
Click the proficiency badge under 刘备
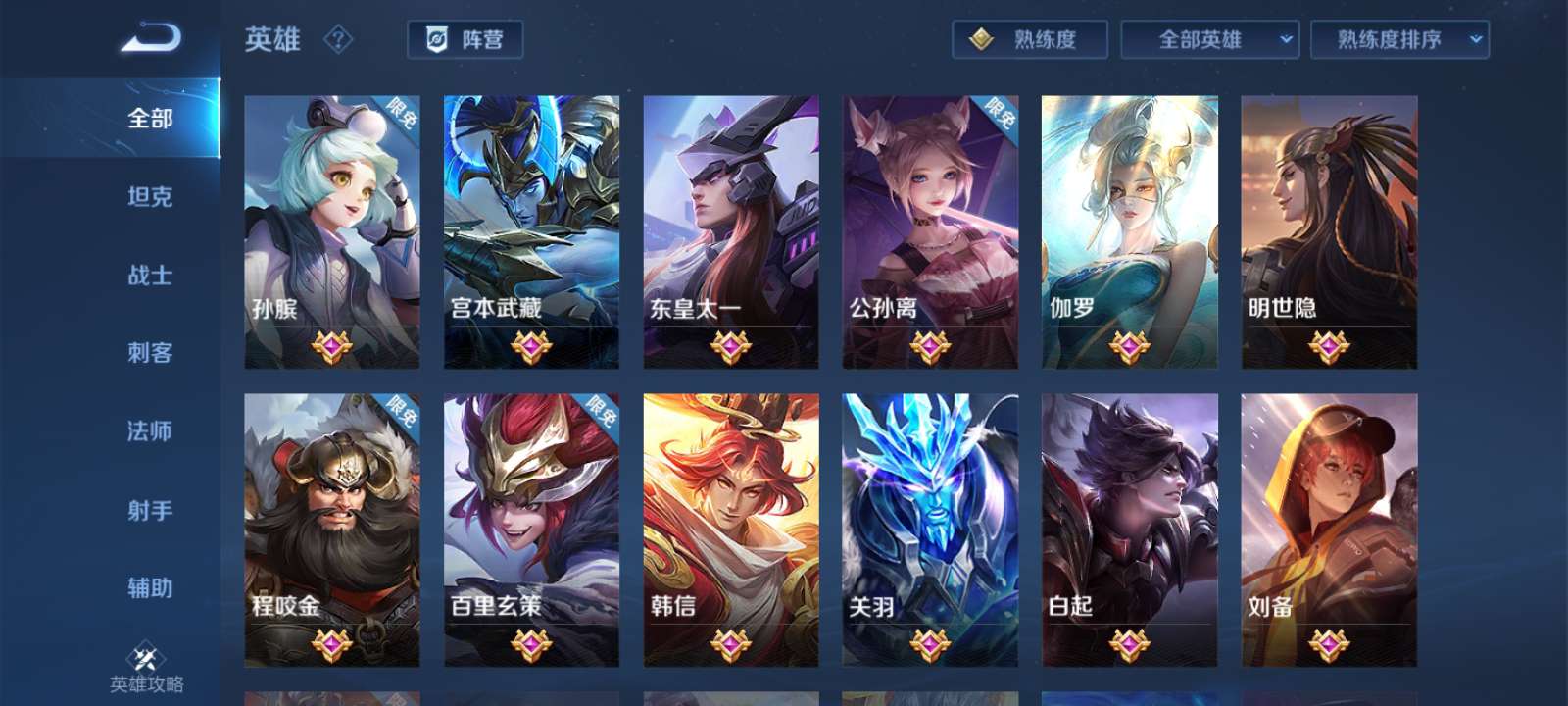coord(1326,642)
